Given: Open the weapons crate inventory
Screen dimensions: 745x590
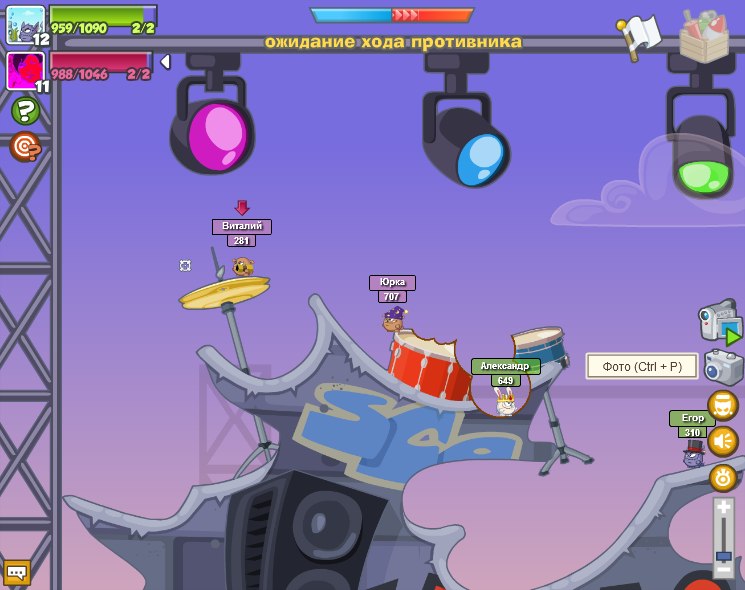Looking at the screenshot, I should pos(704,35).
